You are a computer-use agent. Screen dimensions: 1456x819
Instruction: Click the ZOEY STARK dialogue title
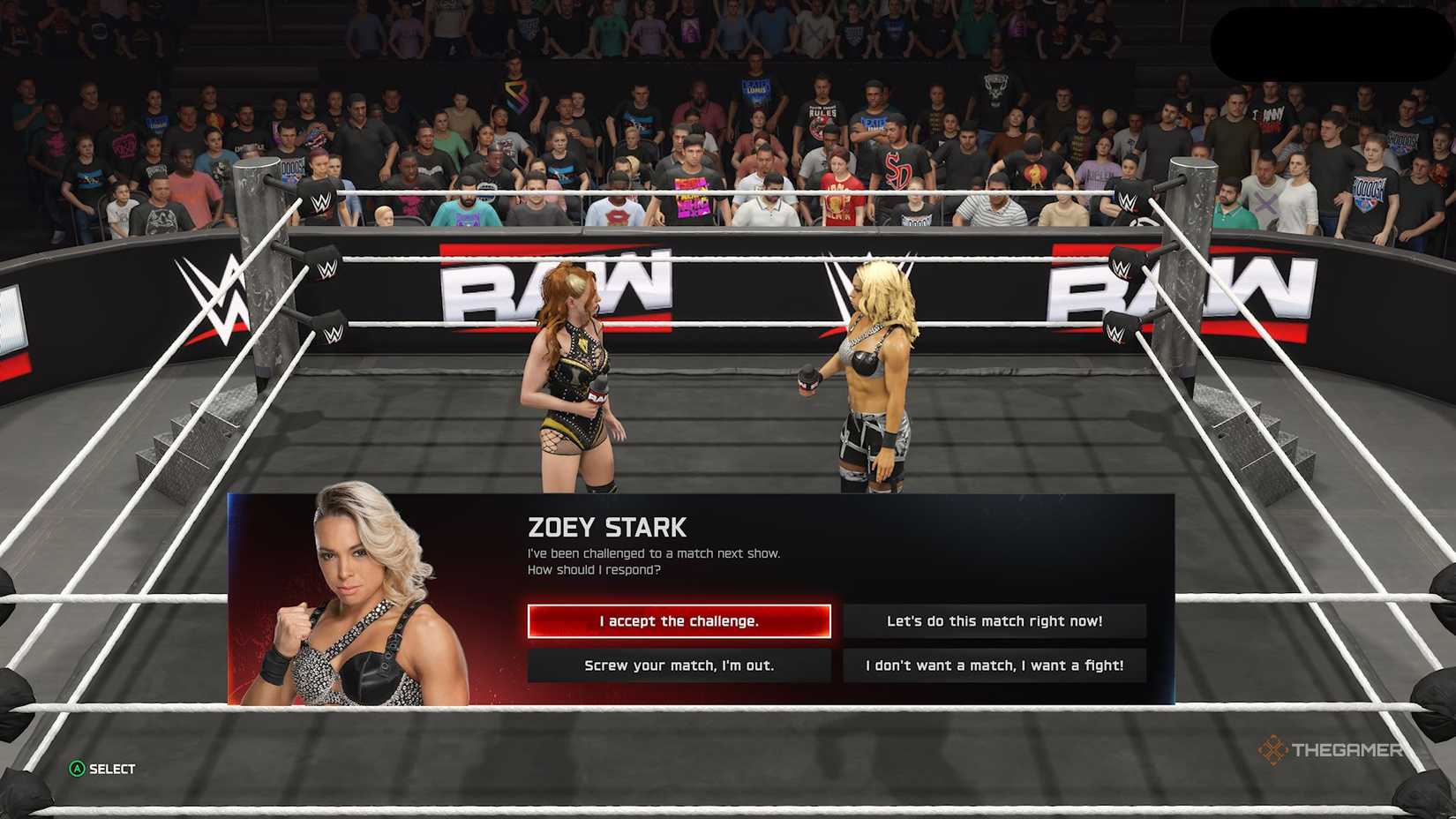point(607,527)
